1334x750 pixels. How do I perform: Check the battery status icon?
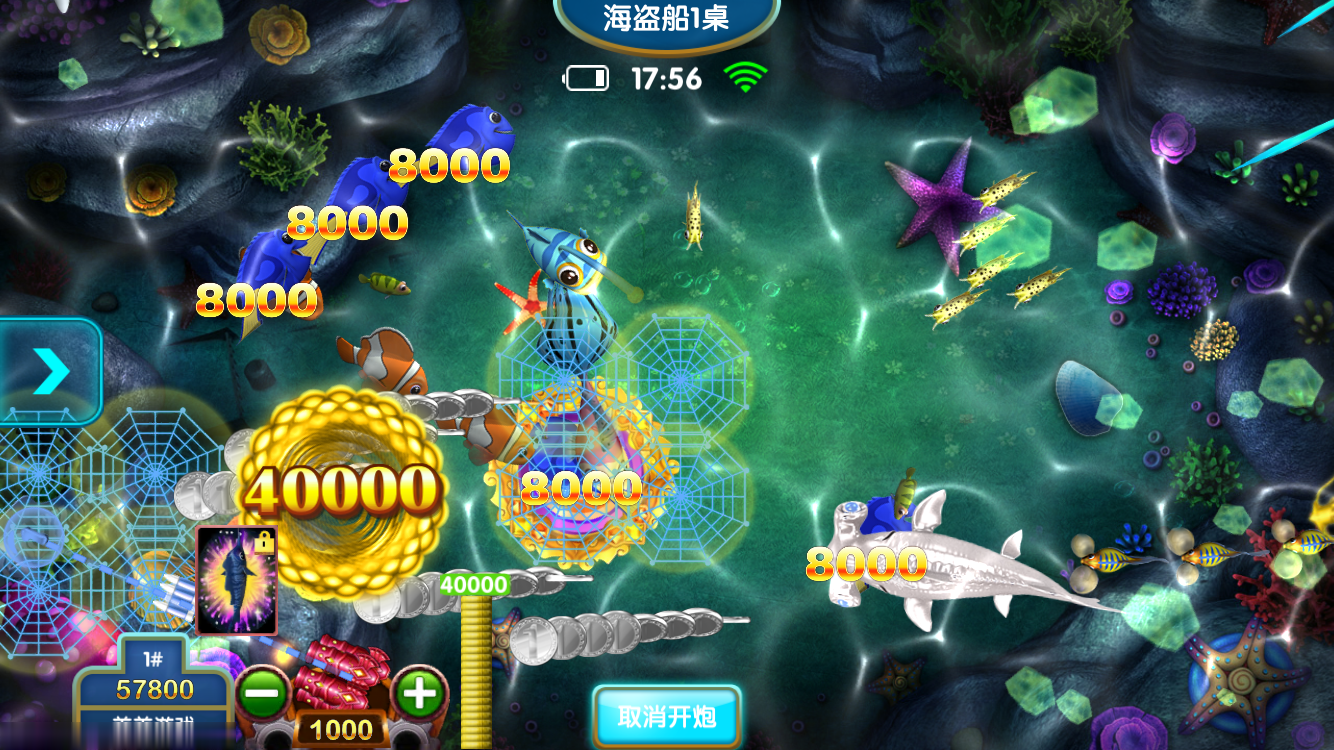coord(587,79)
